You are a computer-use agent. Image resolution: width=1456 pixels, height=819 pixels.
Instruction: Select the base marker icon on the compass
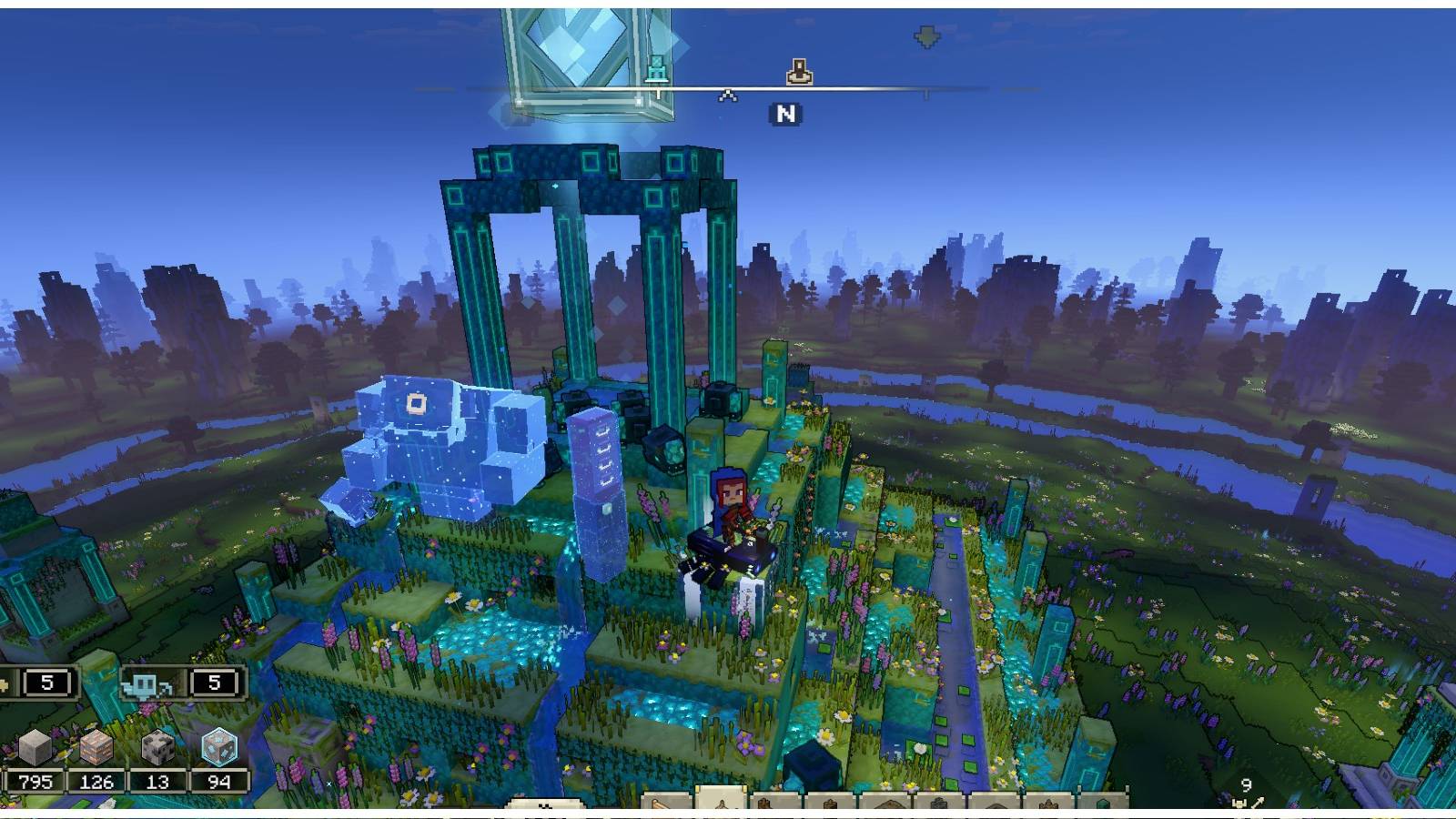point(799,71)
